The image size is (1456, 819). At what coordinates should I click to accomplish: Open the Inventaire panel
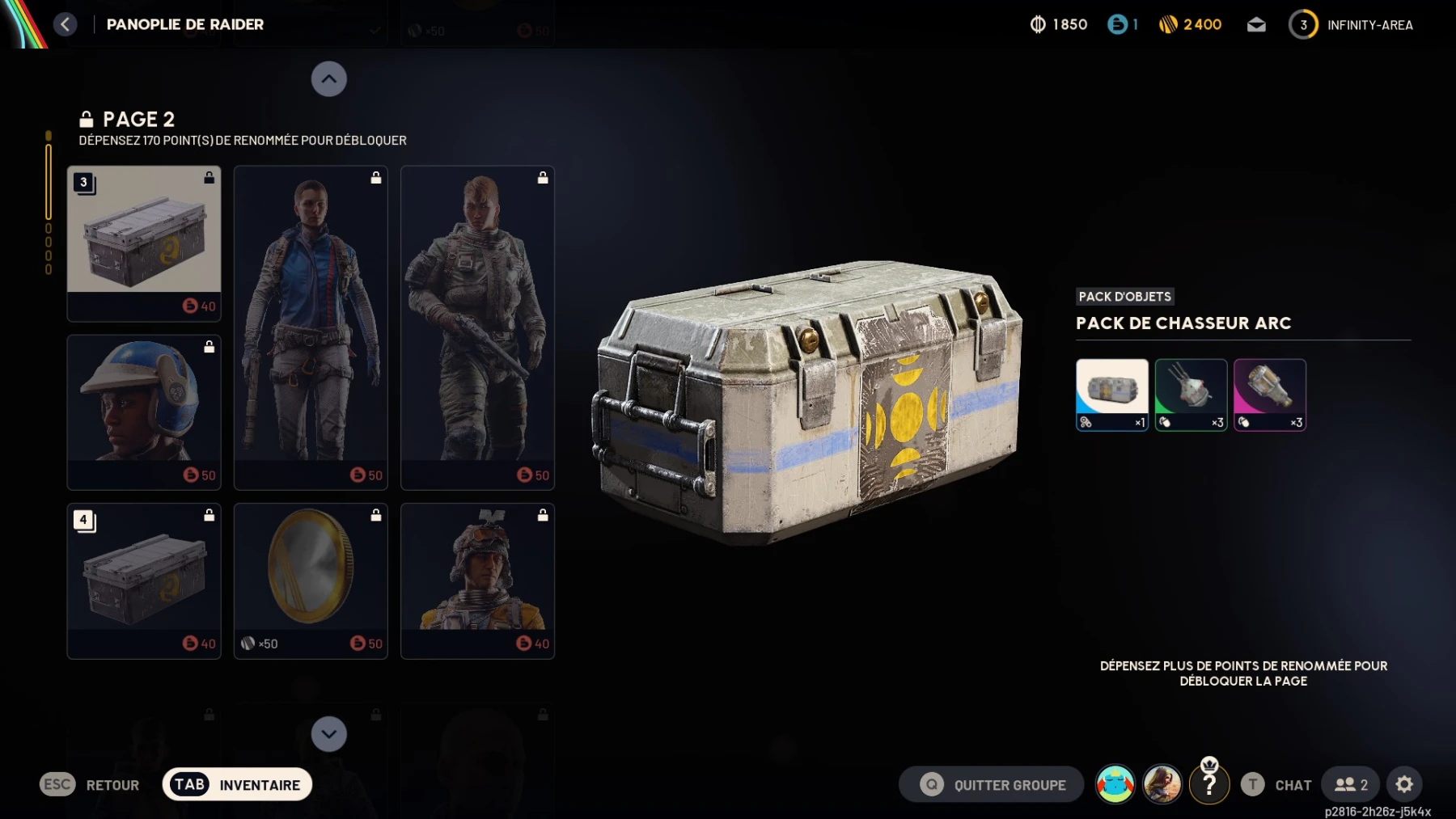(237, 784)
